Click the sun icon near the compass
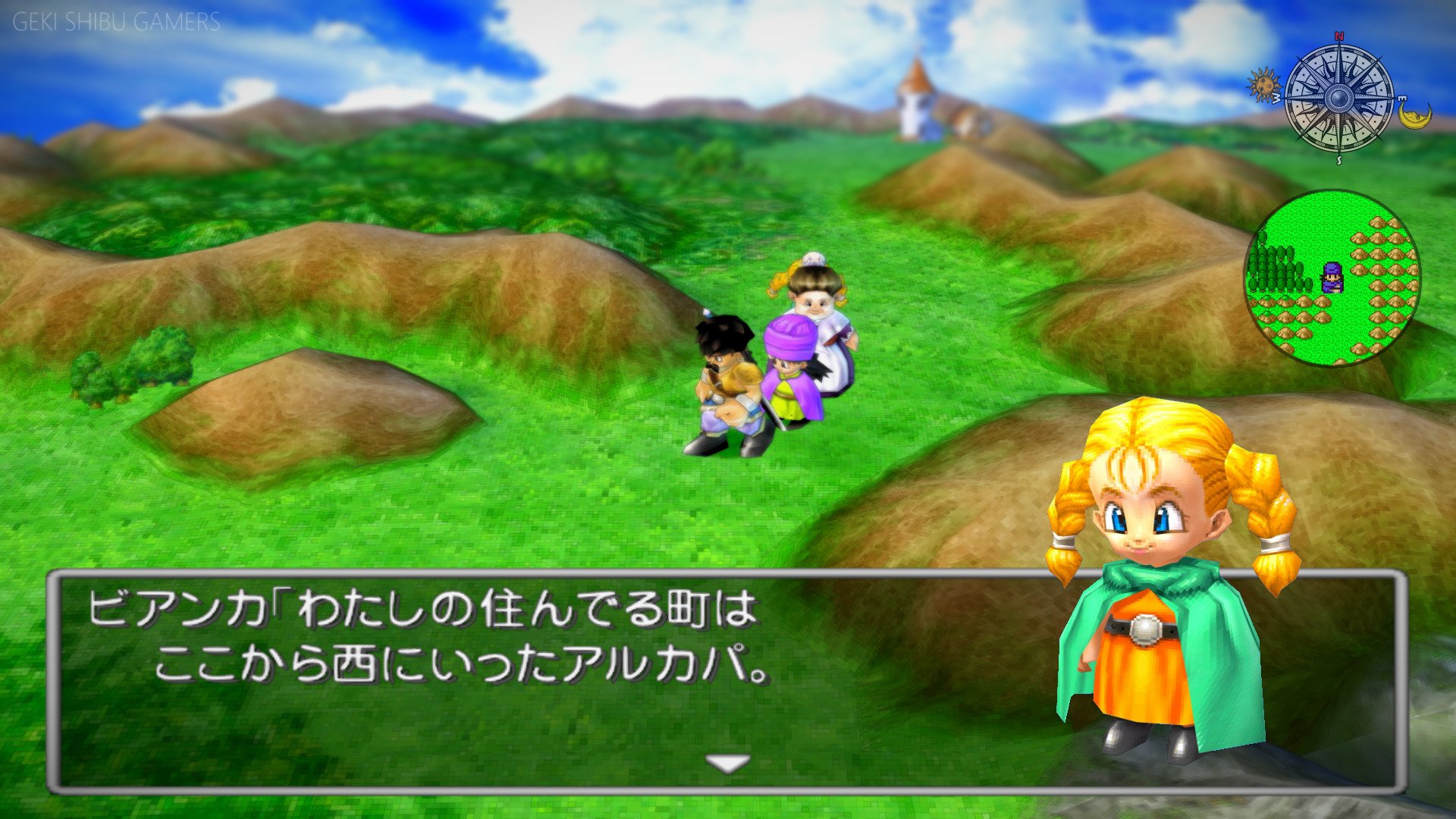Viewport: 1456px width, 819px height. pyautogui.click(x=1264, y=83)
